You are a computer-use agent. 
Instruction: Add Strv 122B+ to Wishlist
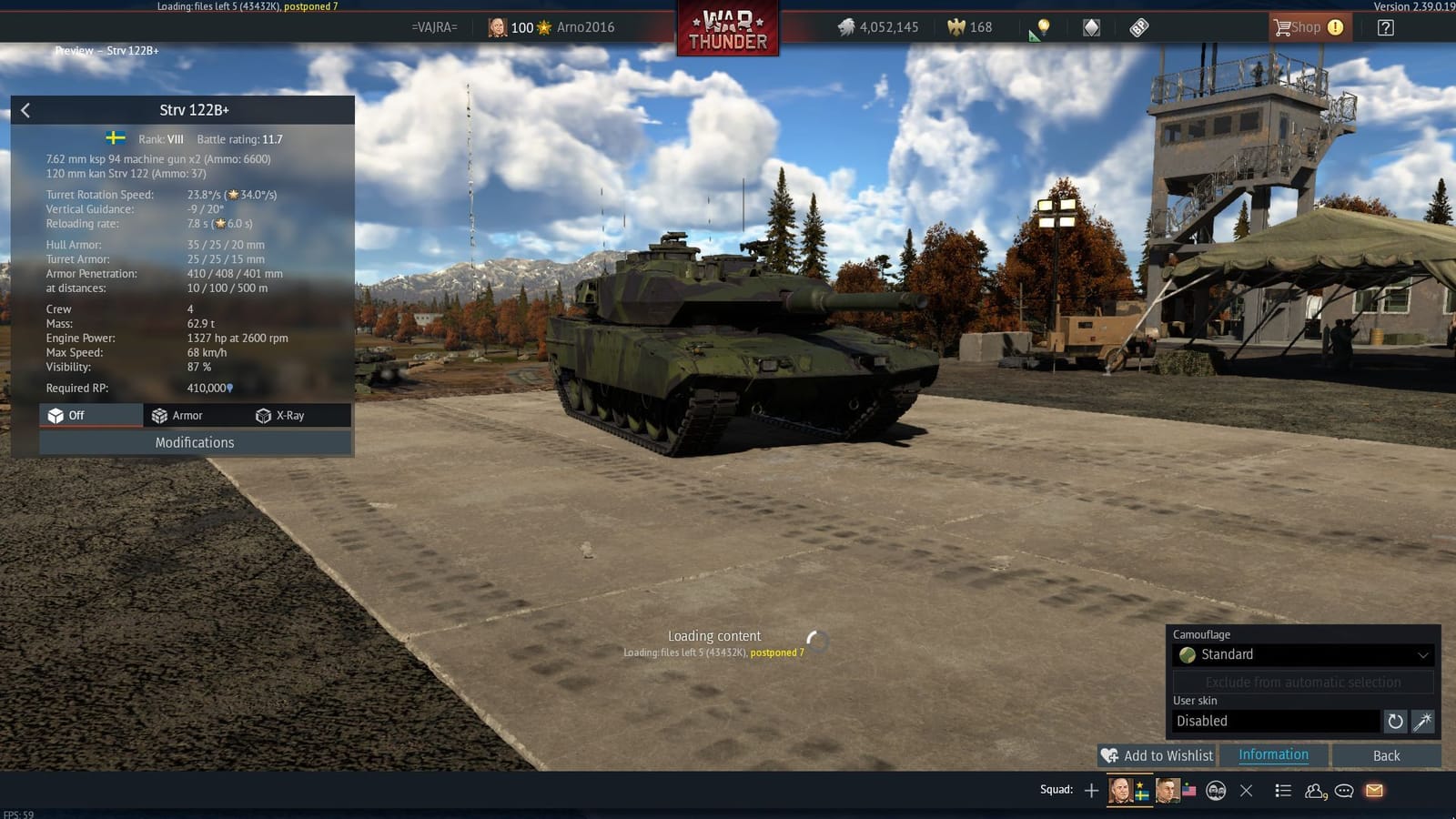[1157, 755]
